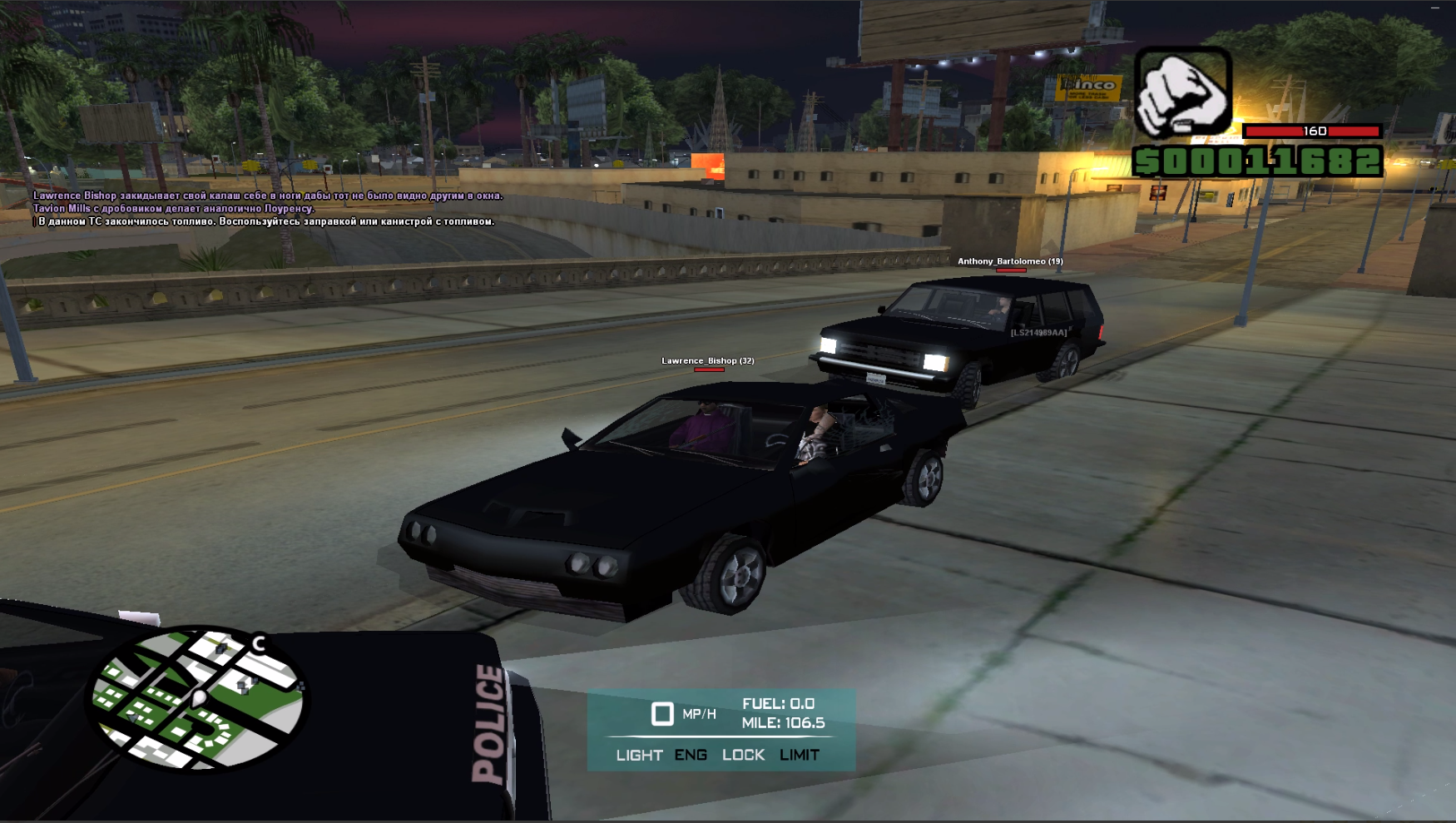Select the Lawrence_Bishop player name tag
This screenshot has width=1456, height=823.
[x=707, y=361]
